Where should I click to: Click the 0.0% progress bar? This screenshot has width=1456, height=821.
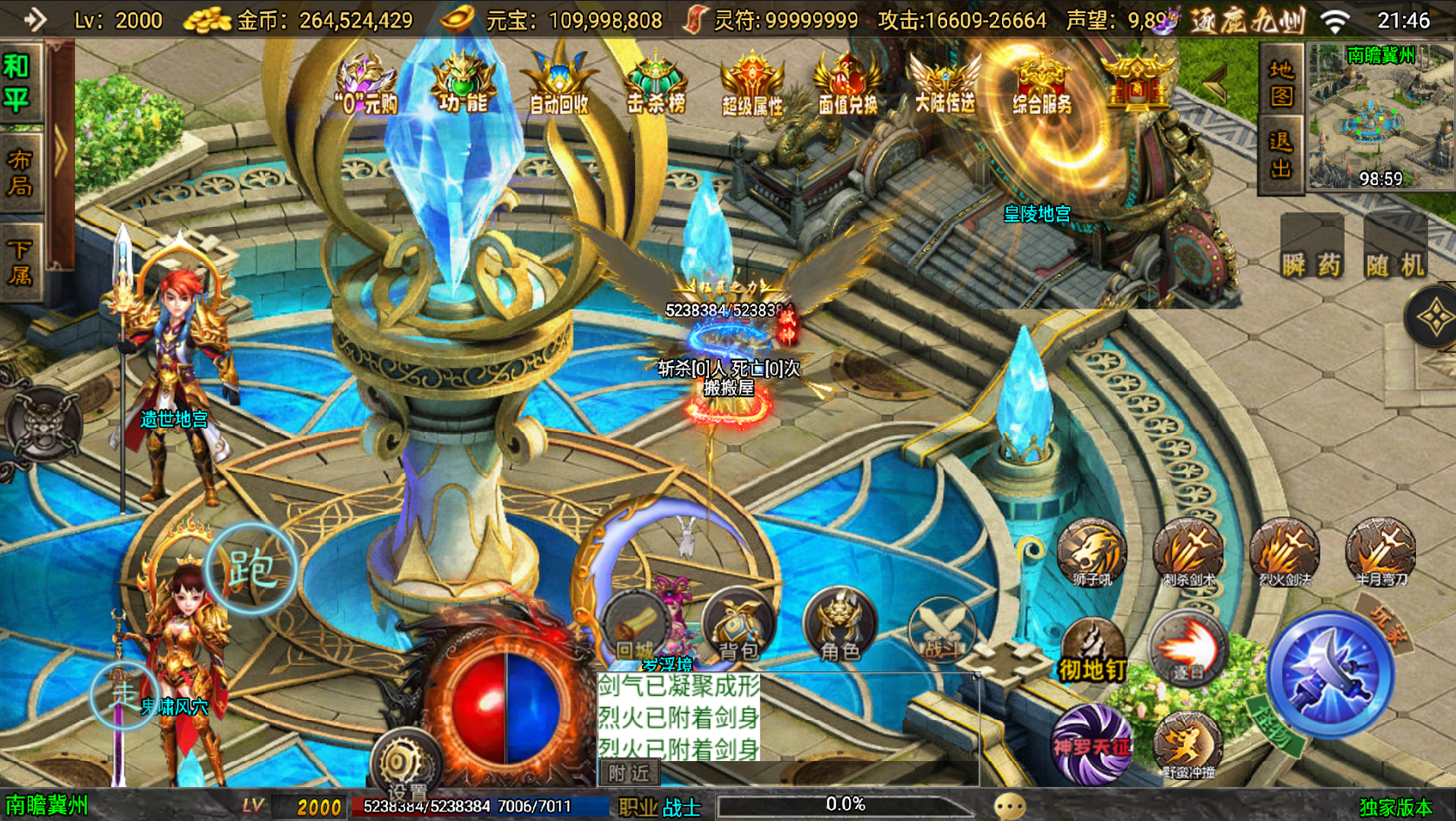[x=845, y=804]
